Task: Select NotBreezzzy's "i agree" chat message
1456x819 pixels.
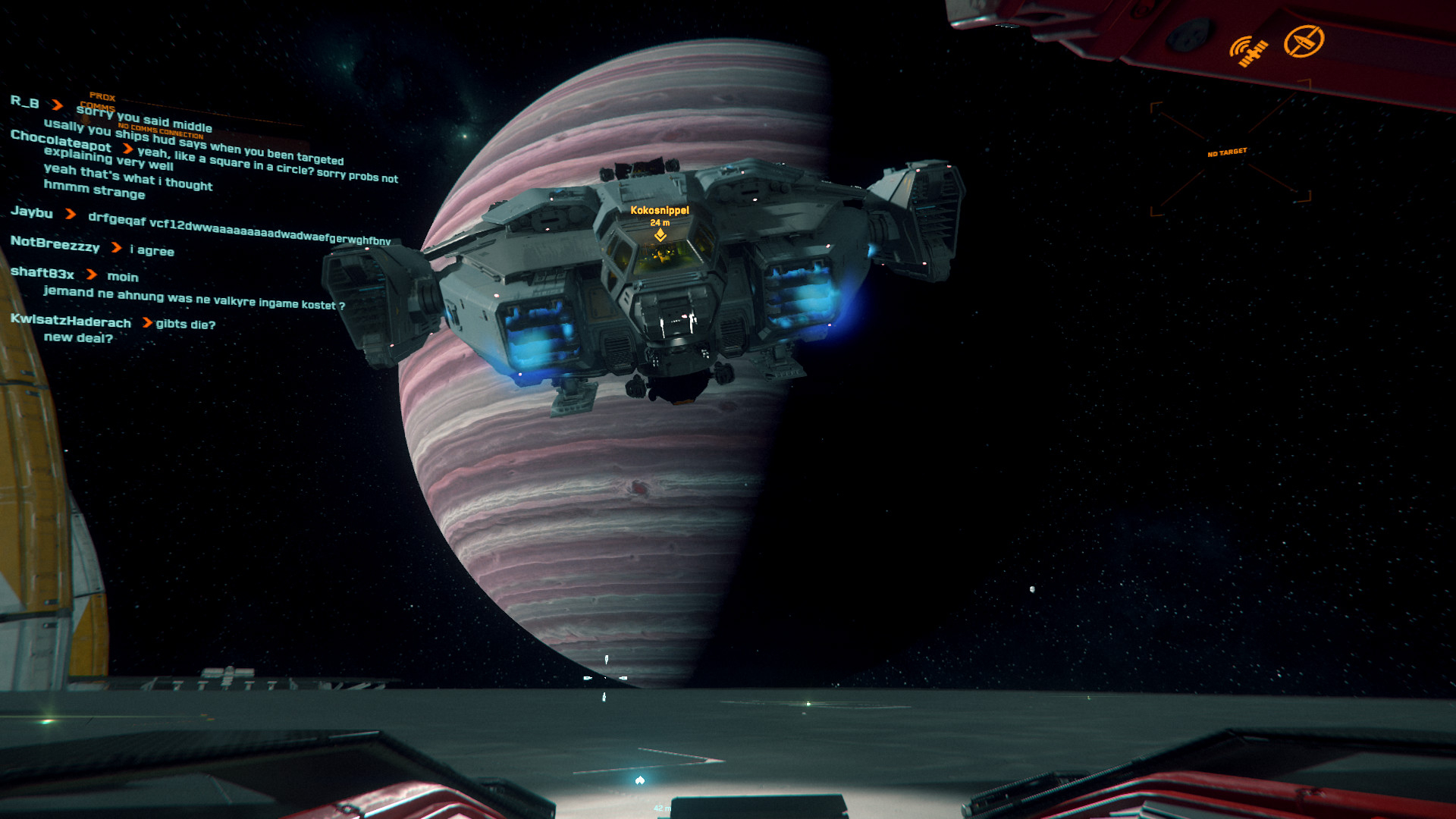Action: click(x=152, y=250)
